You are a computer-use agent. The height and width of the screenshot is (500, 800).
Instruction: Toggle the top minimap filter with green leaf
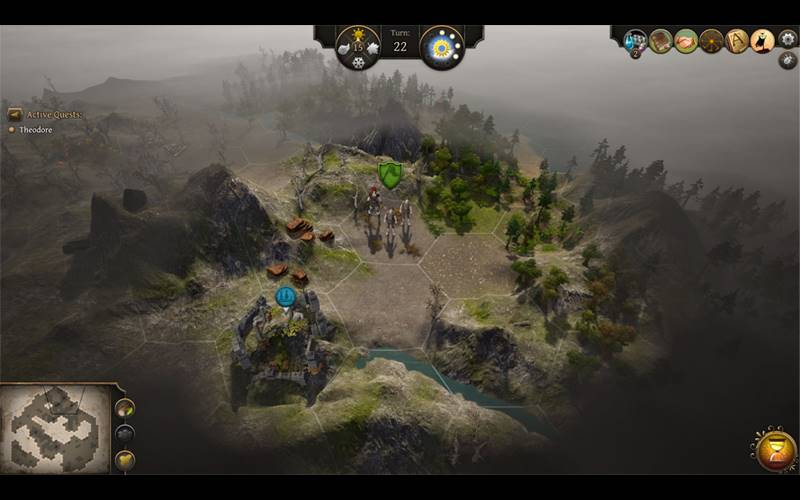pyautogui.click(x=125, y=407)
